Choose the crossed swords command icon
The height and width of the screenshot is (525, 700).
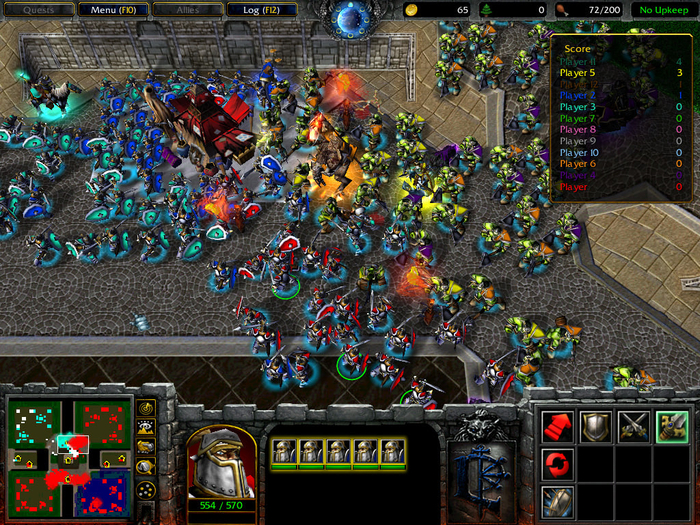[x=634, y=428]
